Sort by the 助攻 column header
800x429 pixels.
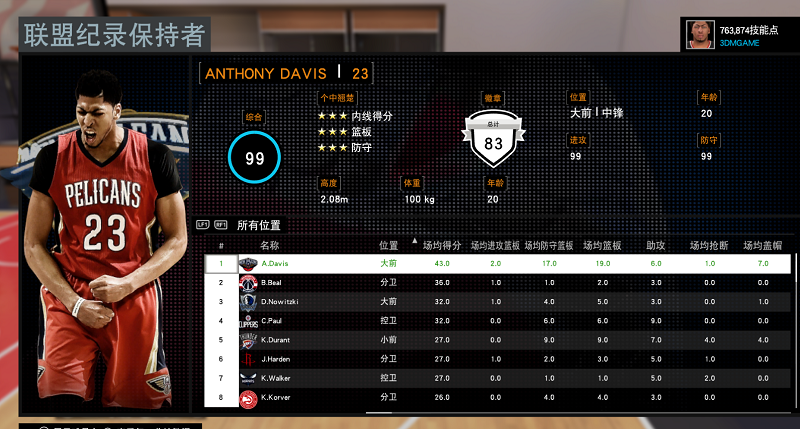pyautogui.click(x=655, y=244)
